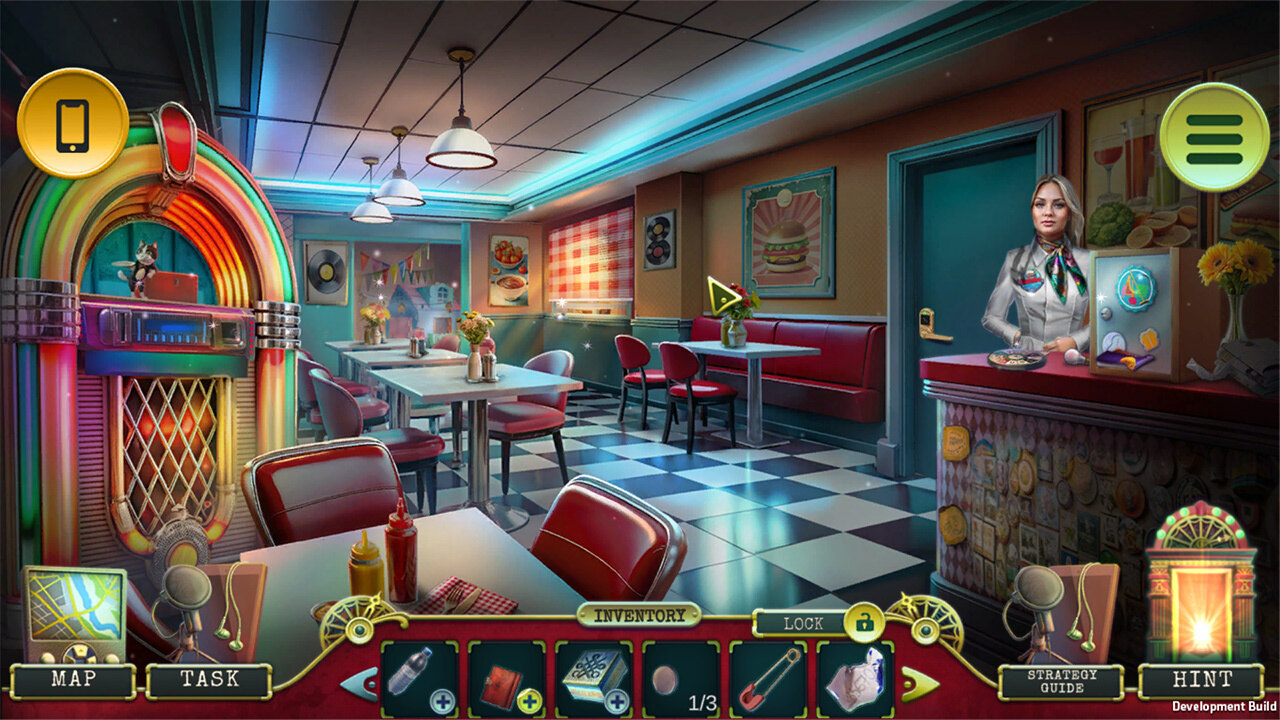Image resolution: width=1280 pixels, height=720 pixels.
Task: Show the Task list
Action: (x=209, y=680)
